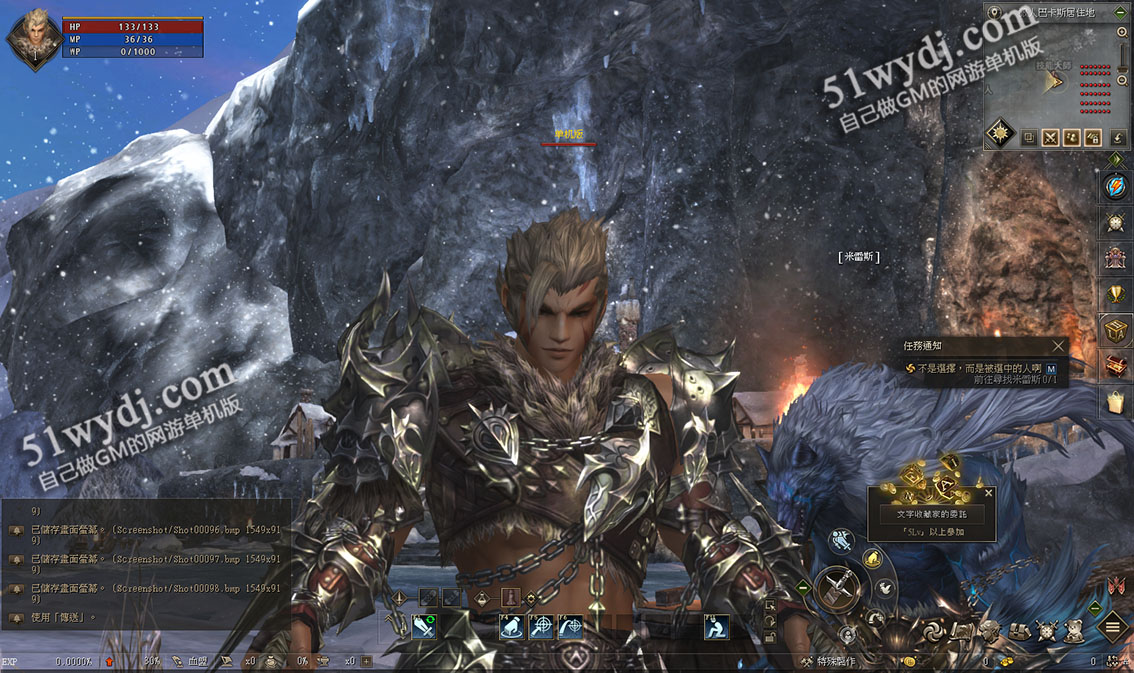Close the quest notification panel
Image resolution: width=1134 pixels, height=673 pixels.
pos(1058,346)
